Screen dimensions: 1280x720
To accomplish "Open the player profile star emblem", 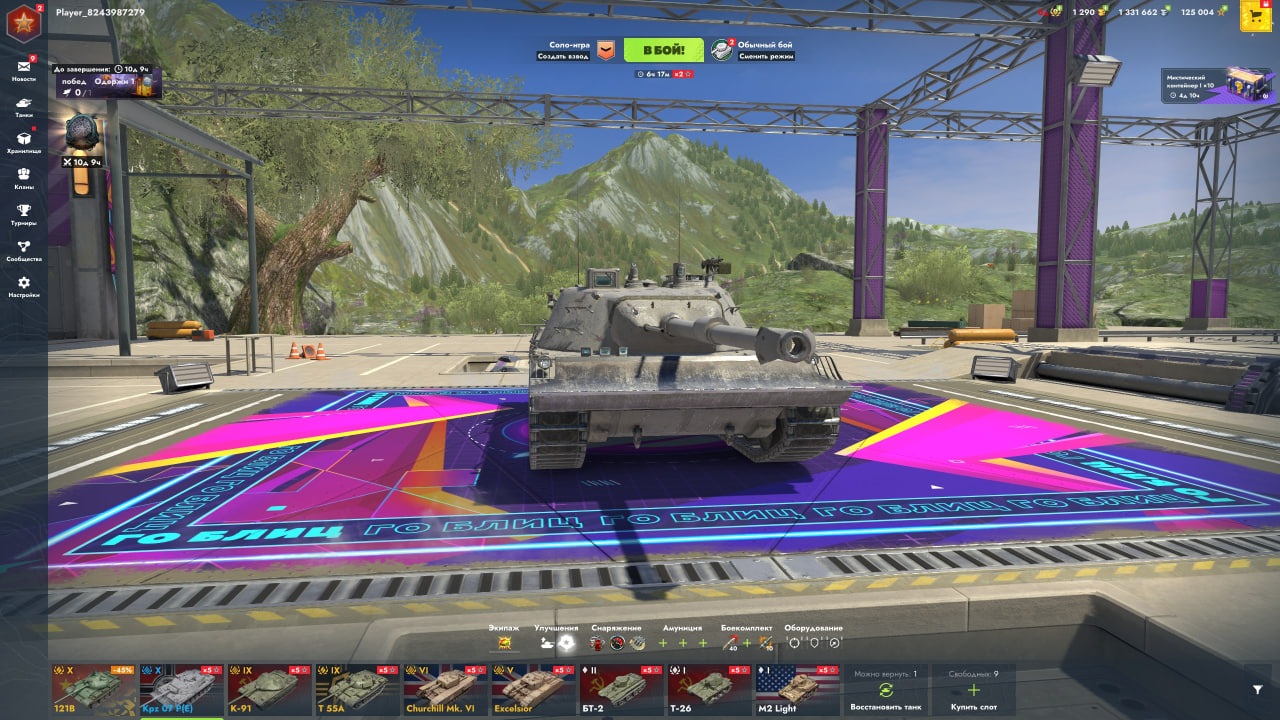I will coord(22,22).
